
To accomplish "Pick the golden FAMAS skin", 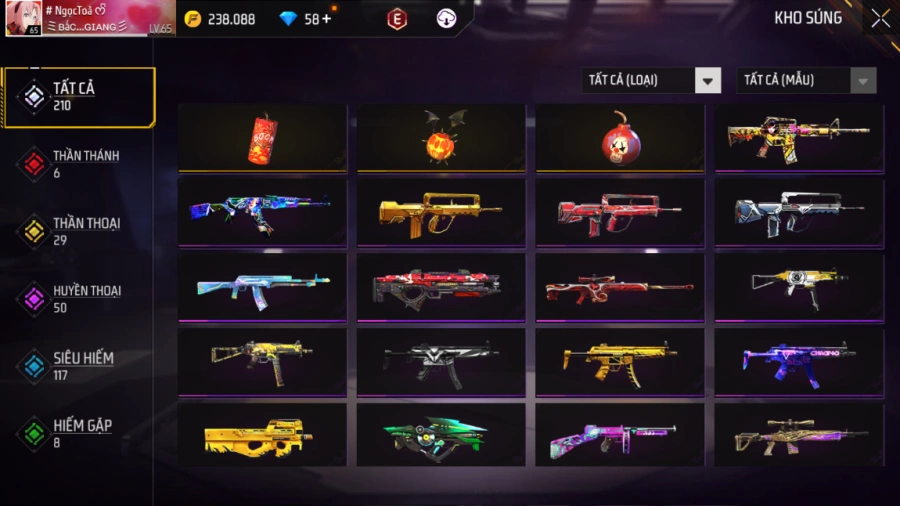I will pyautogui.click(x=441, y=211).
